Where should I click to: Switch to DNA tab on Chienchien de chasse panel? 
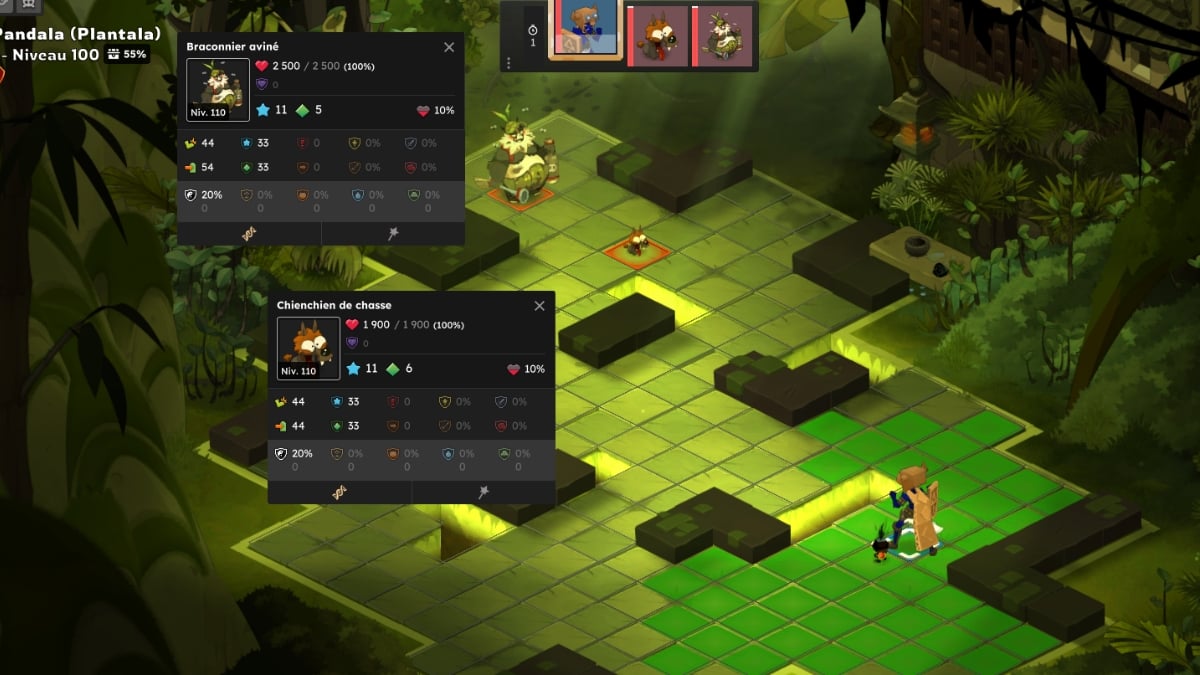click(x=340, y=492)
